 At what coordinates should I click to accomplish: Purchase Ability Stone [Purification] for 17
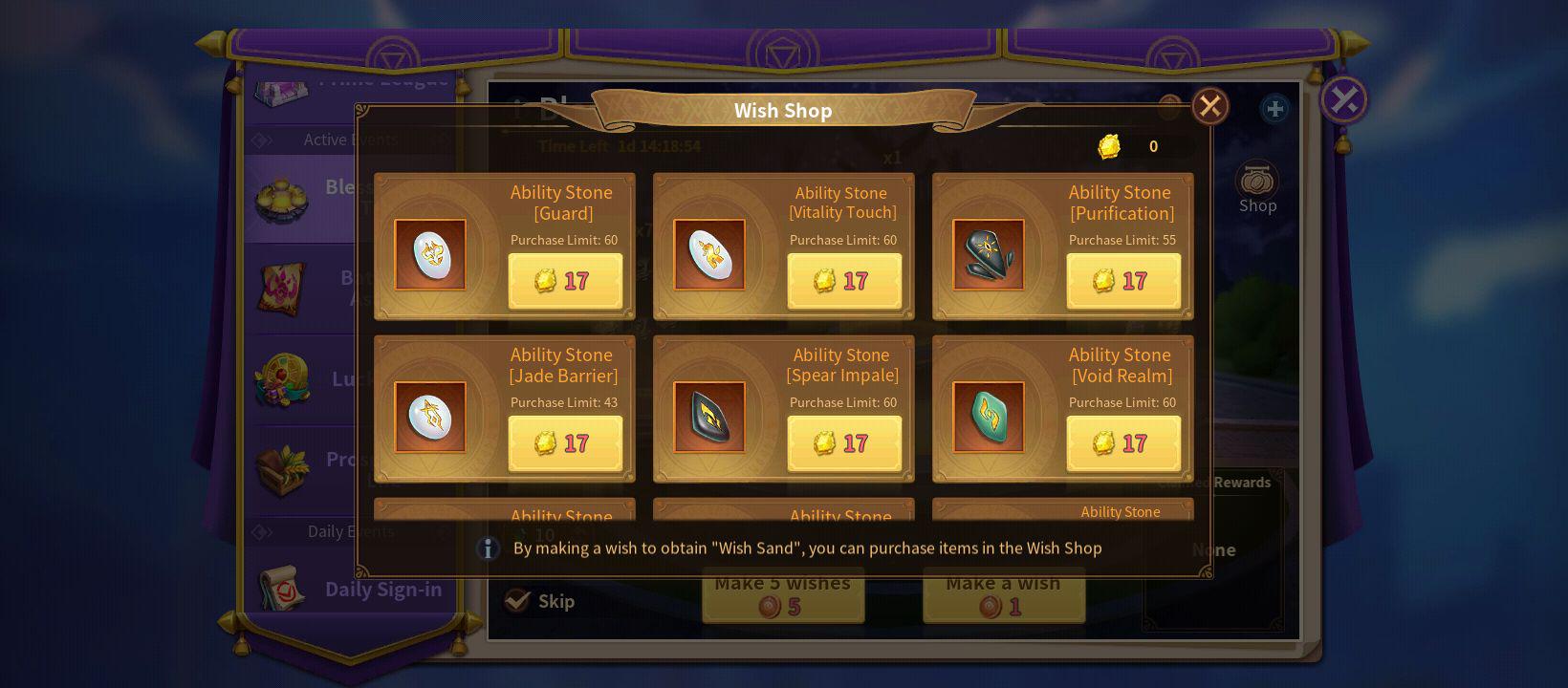coord(1123,281)
